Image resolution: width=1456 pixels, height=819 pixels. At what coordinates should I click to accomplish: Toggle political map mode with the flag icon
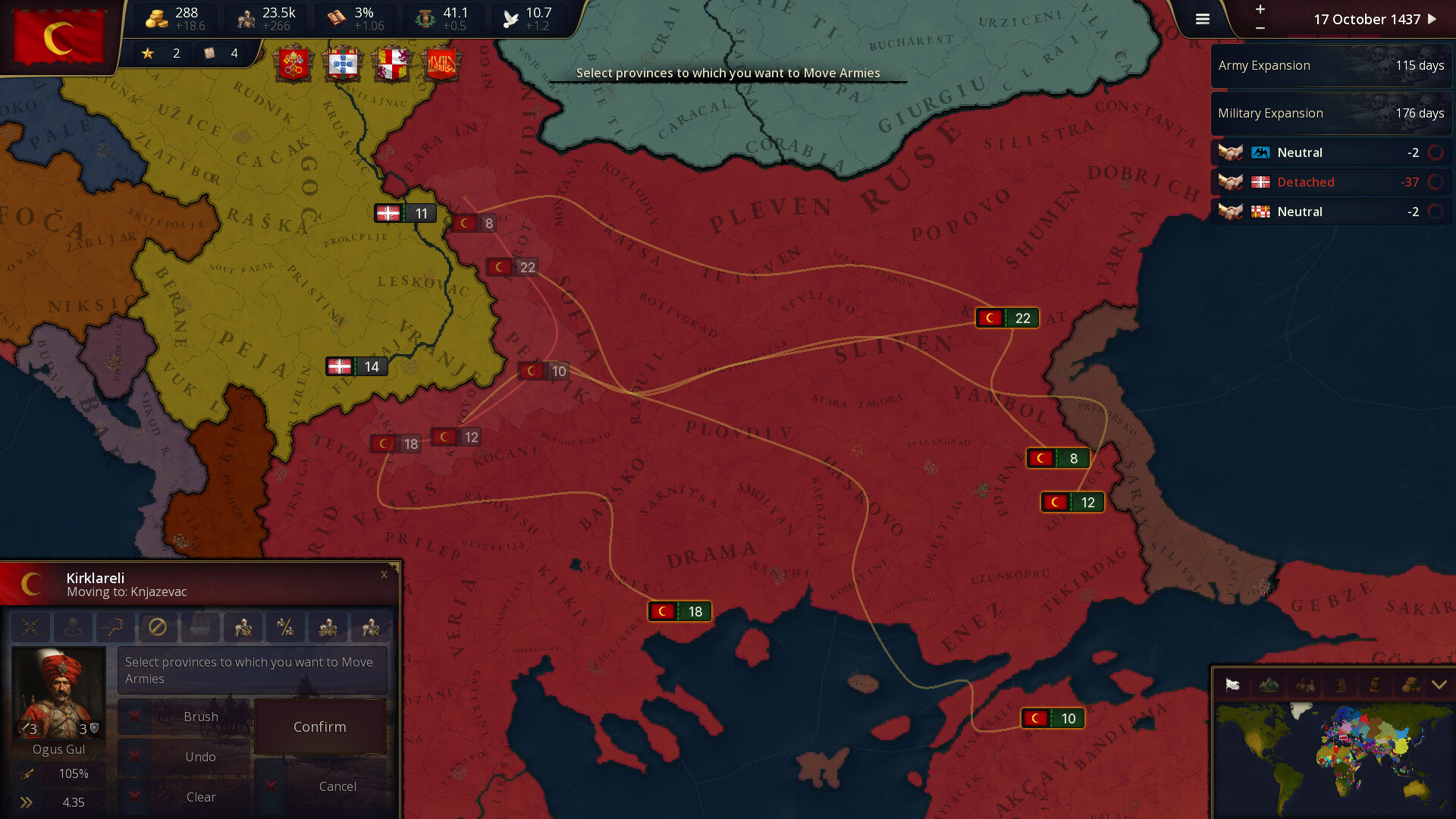point(1232,685)
